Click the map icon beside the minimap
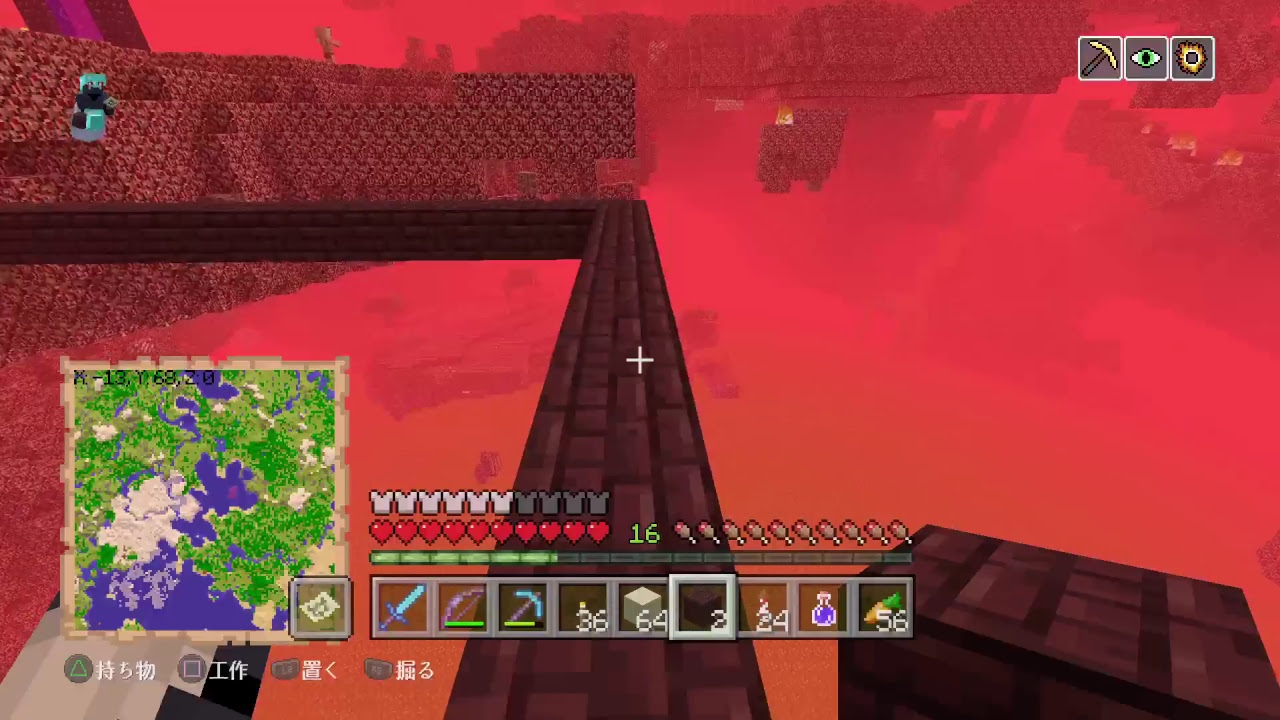Viewport: 1280px width, 720px height. click(320, 608)
